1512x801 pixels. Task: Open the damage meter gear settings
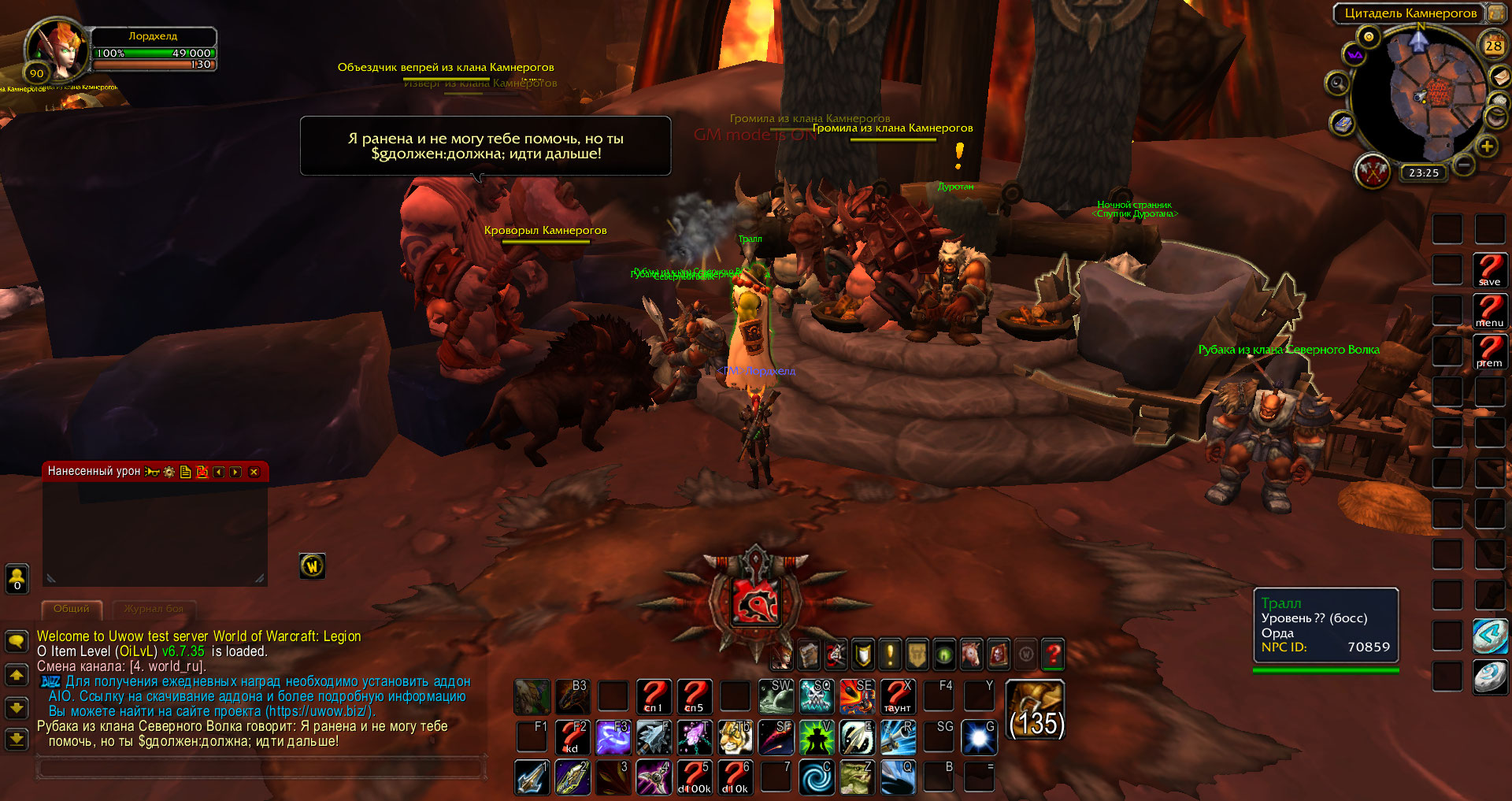[x=169, y=472]
